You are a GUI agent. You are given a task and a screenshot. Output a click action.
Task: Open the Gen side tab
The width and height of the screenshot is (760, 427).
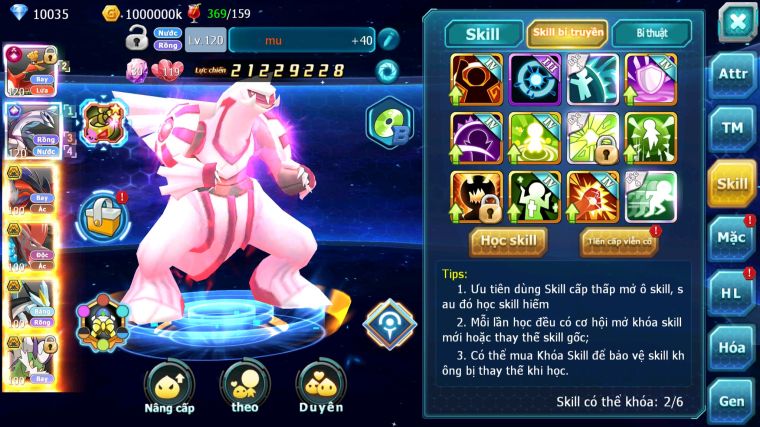click(x=732, y=401)
